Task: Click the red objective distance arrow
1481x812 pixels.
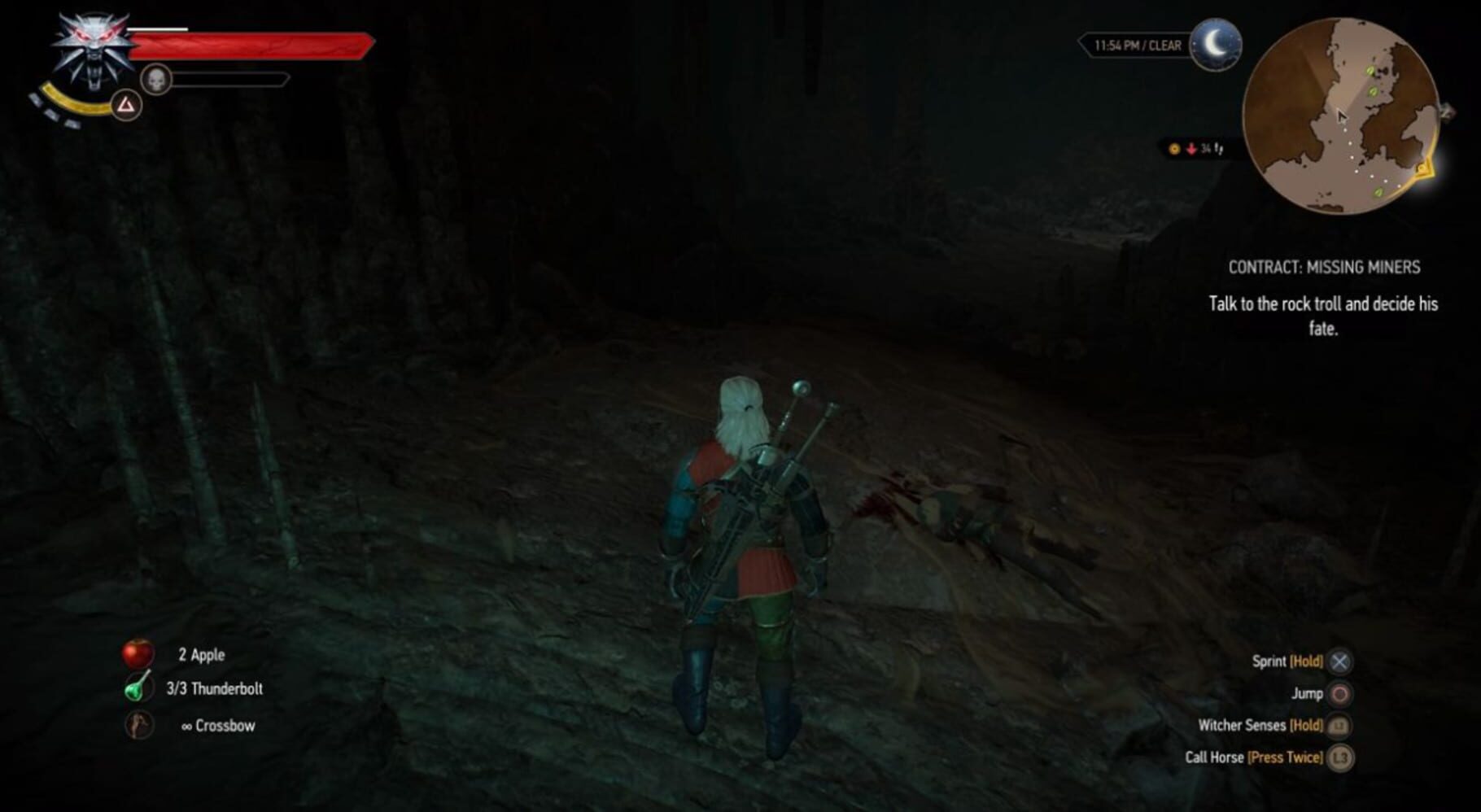Action: pyautogui.click(x=1191, y=149)
